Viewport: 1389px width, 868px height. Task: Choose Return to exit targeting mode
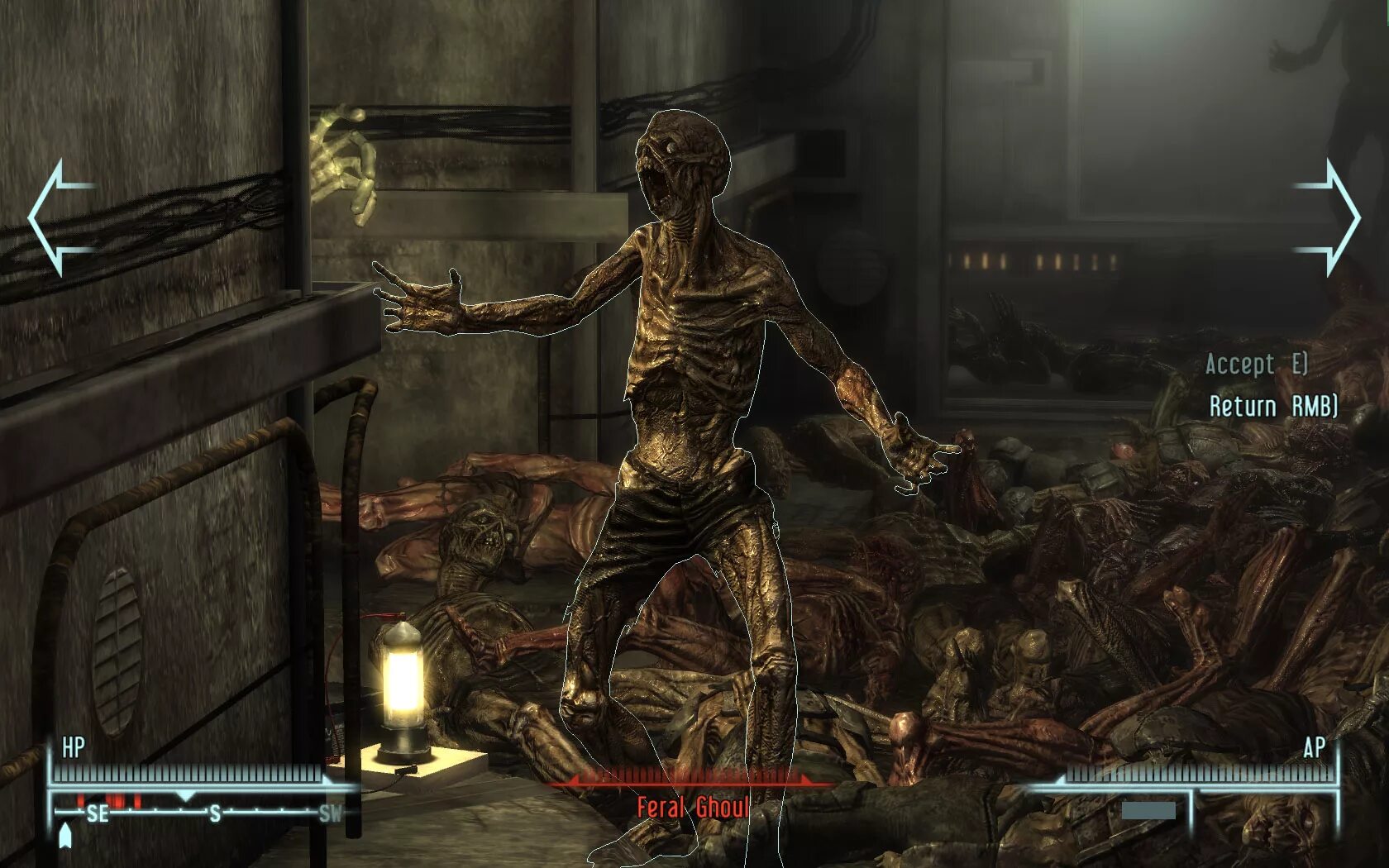coord(1272,406)
